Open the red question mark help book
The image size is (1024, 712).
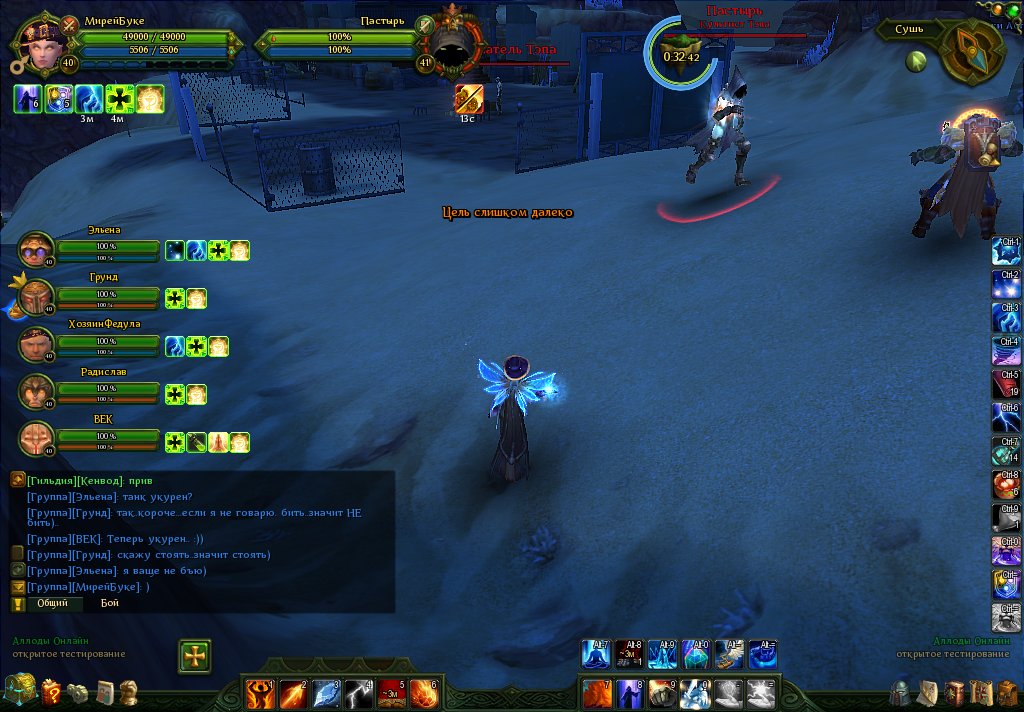click(x=50, y=691)
